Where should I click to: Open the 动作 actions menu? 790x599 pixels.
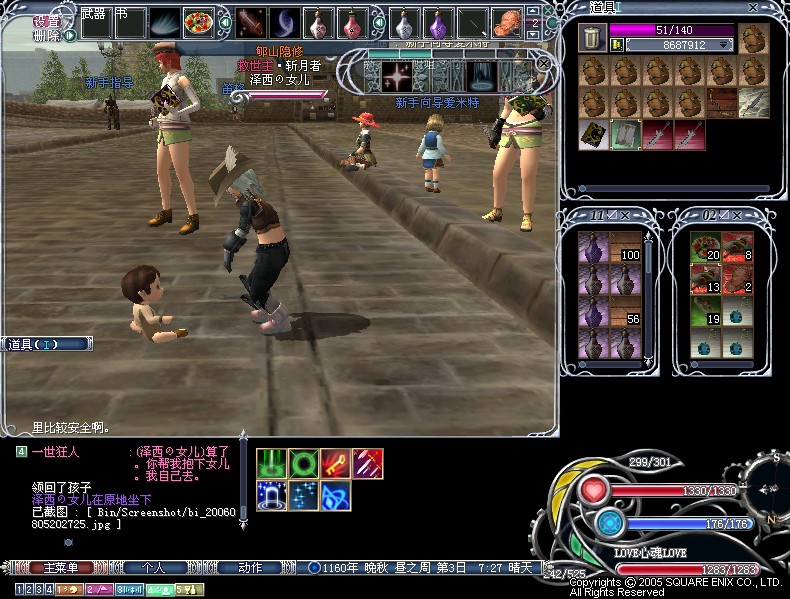(x=250, y=568)
